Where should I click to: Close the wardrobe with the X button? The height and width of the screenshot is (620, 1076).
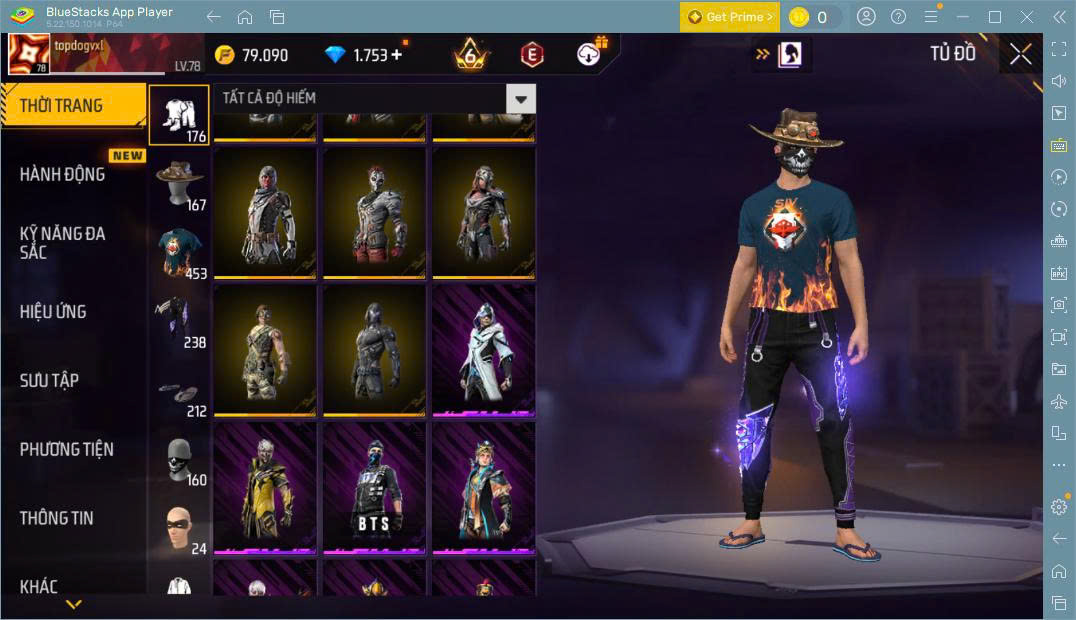(x=1020, y=54)
